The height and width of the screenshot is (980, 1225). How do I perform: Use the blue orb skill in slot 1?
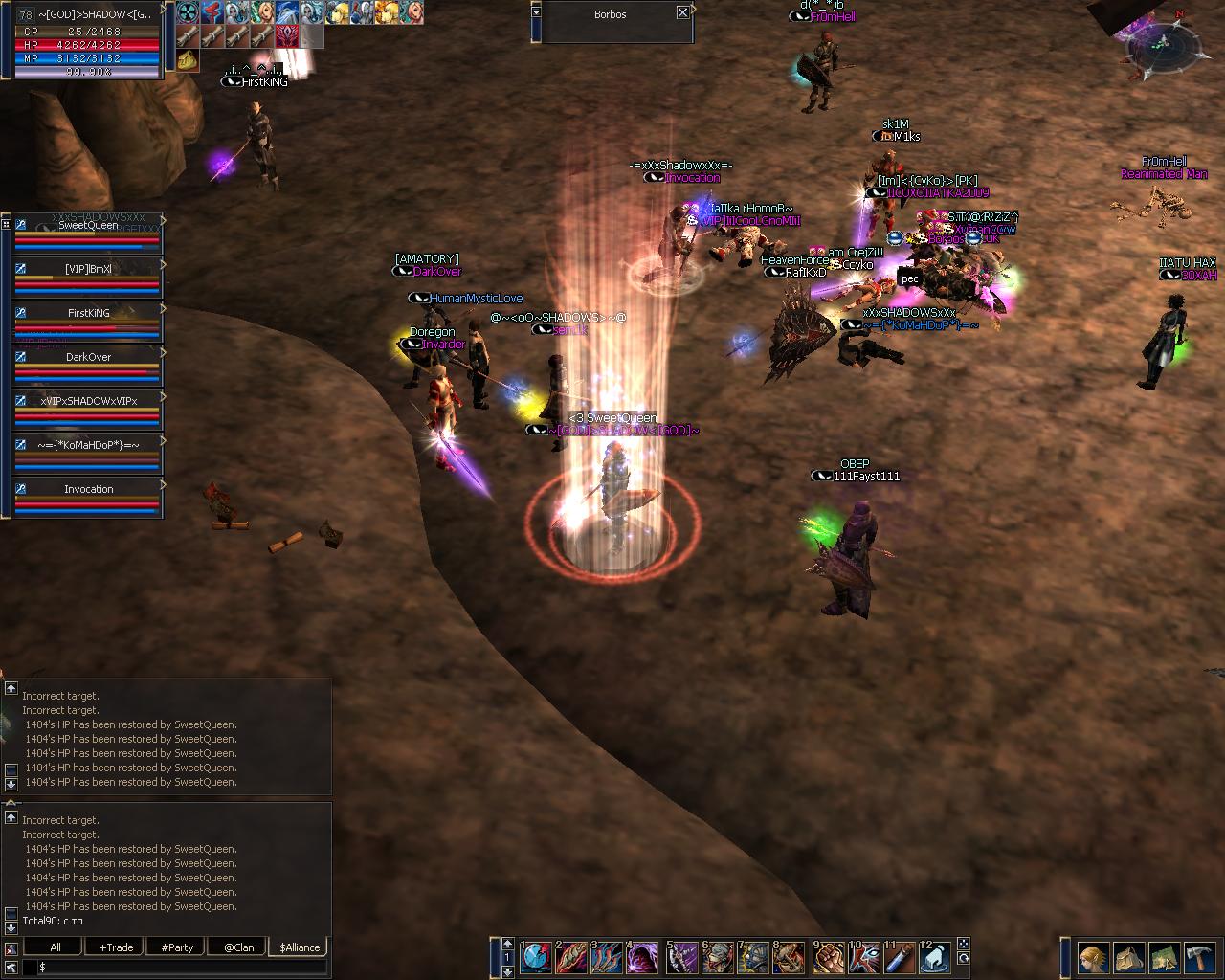[x=536, y=956]
